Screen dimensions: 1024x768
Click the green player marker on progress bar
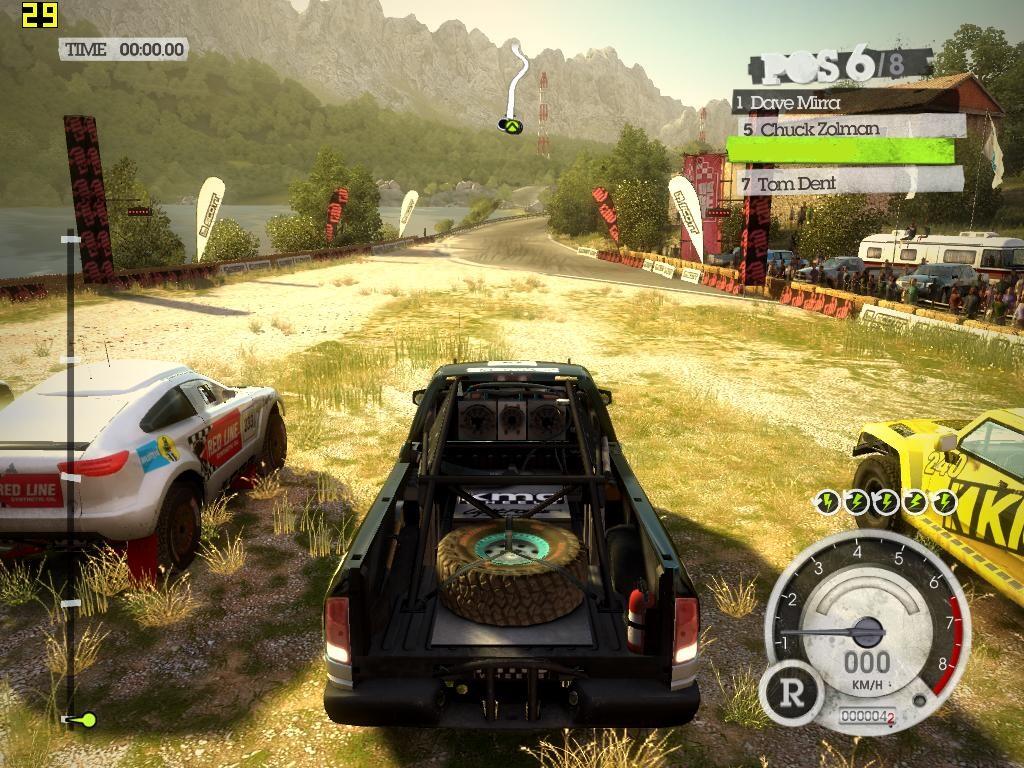click(x=85, y=719)
